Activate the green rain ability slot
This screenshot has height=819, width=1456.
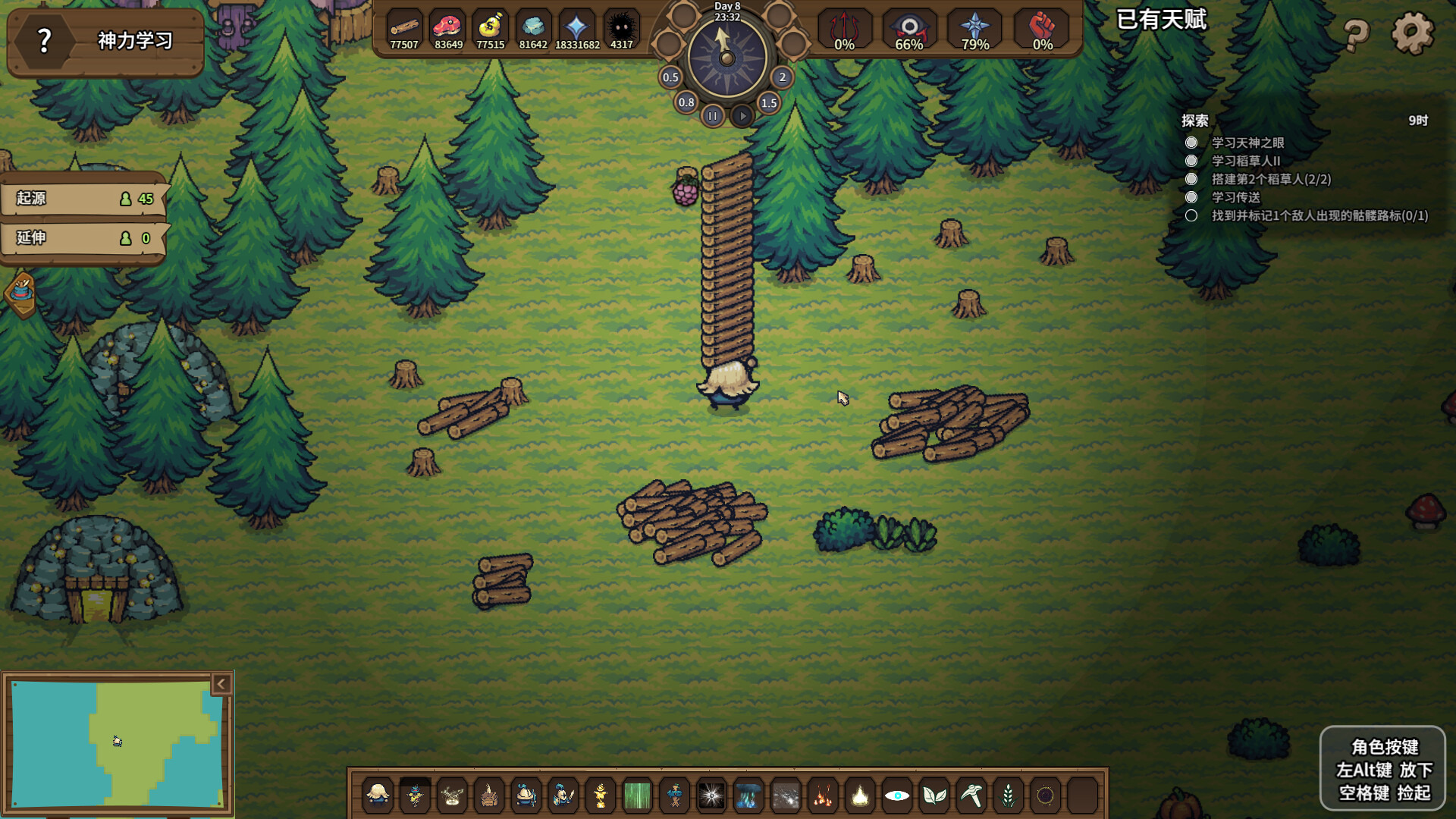point(638,795)
